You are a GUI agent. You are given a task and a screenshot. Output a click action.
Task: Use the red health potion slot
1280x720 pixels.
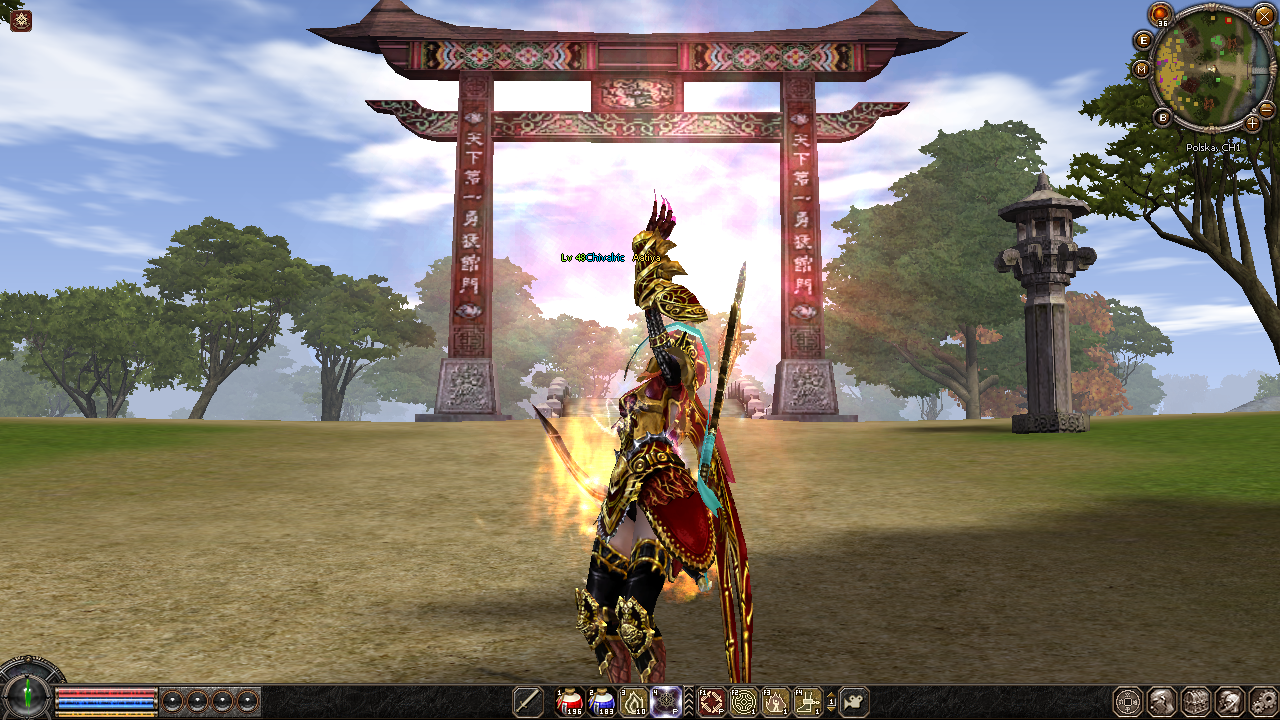pos(570,701)
